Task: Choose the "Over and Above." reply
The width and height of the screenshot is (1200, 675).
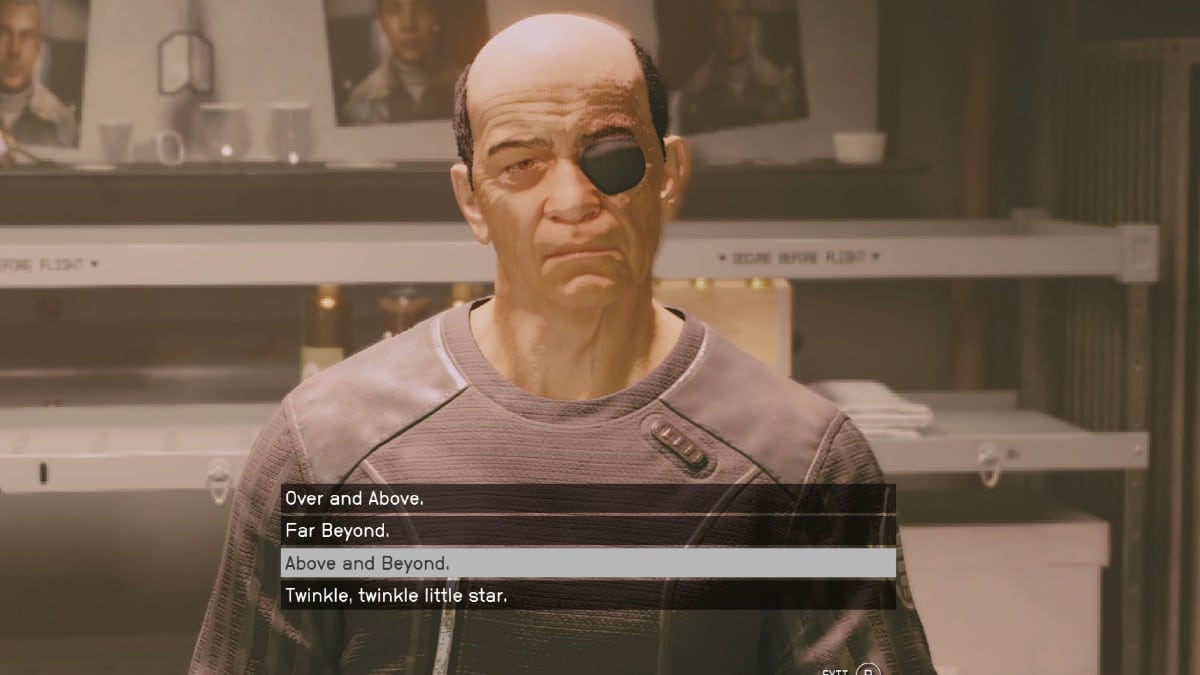Action: point(587,498)
